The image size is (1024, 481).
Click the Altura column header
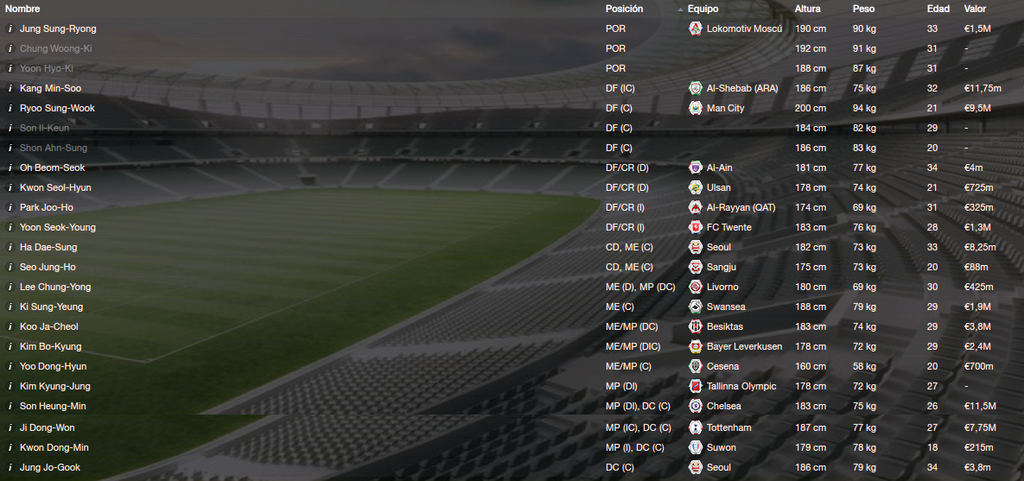tap(807, 8)
